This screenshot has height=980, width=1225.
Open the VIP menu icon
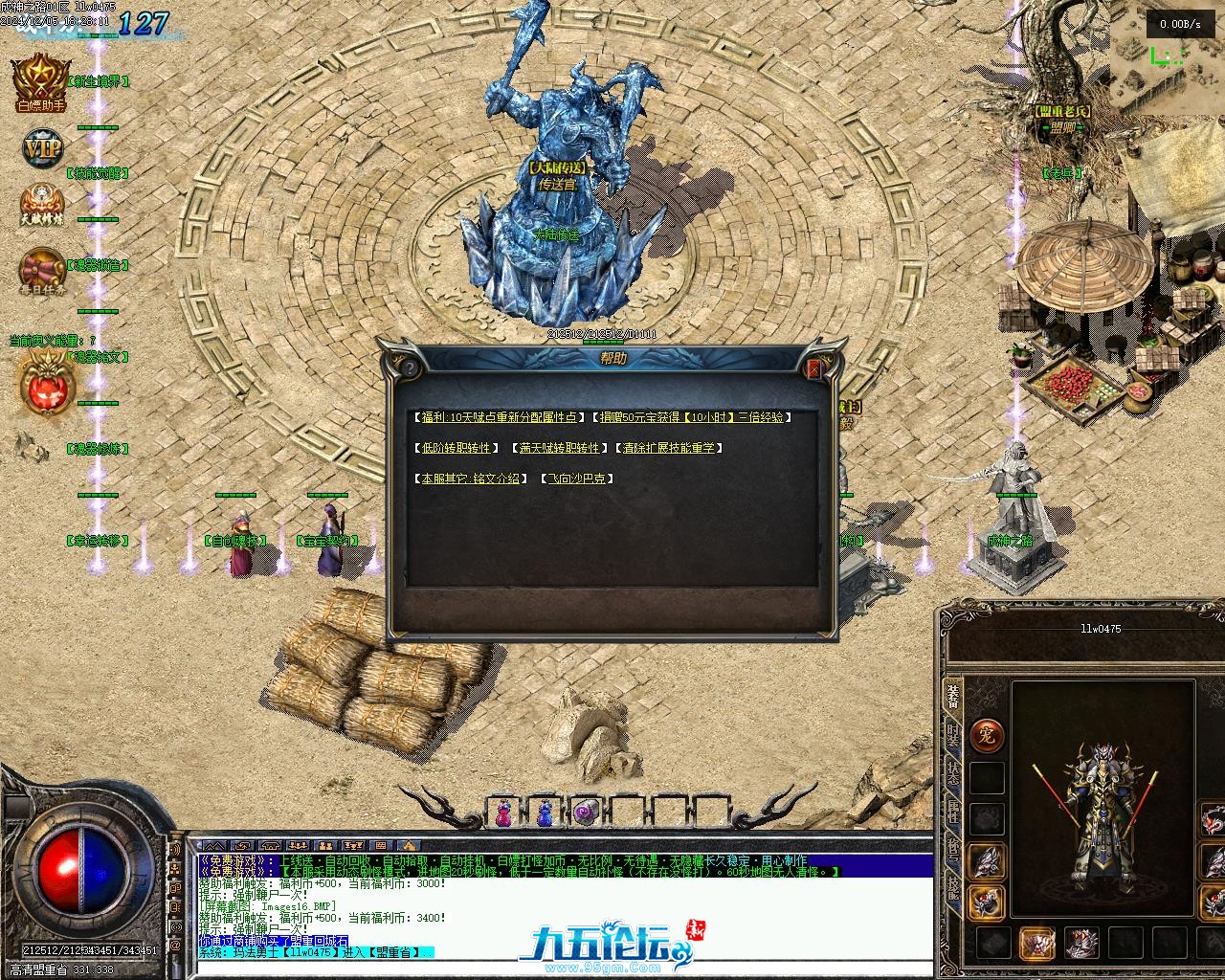click(42, 149)
